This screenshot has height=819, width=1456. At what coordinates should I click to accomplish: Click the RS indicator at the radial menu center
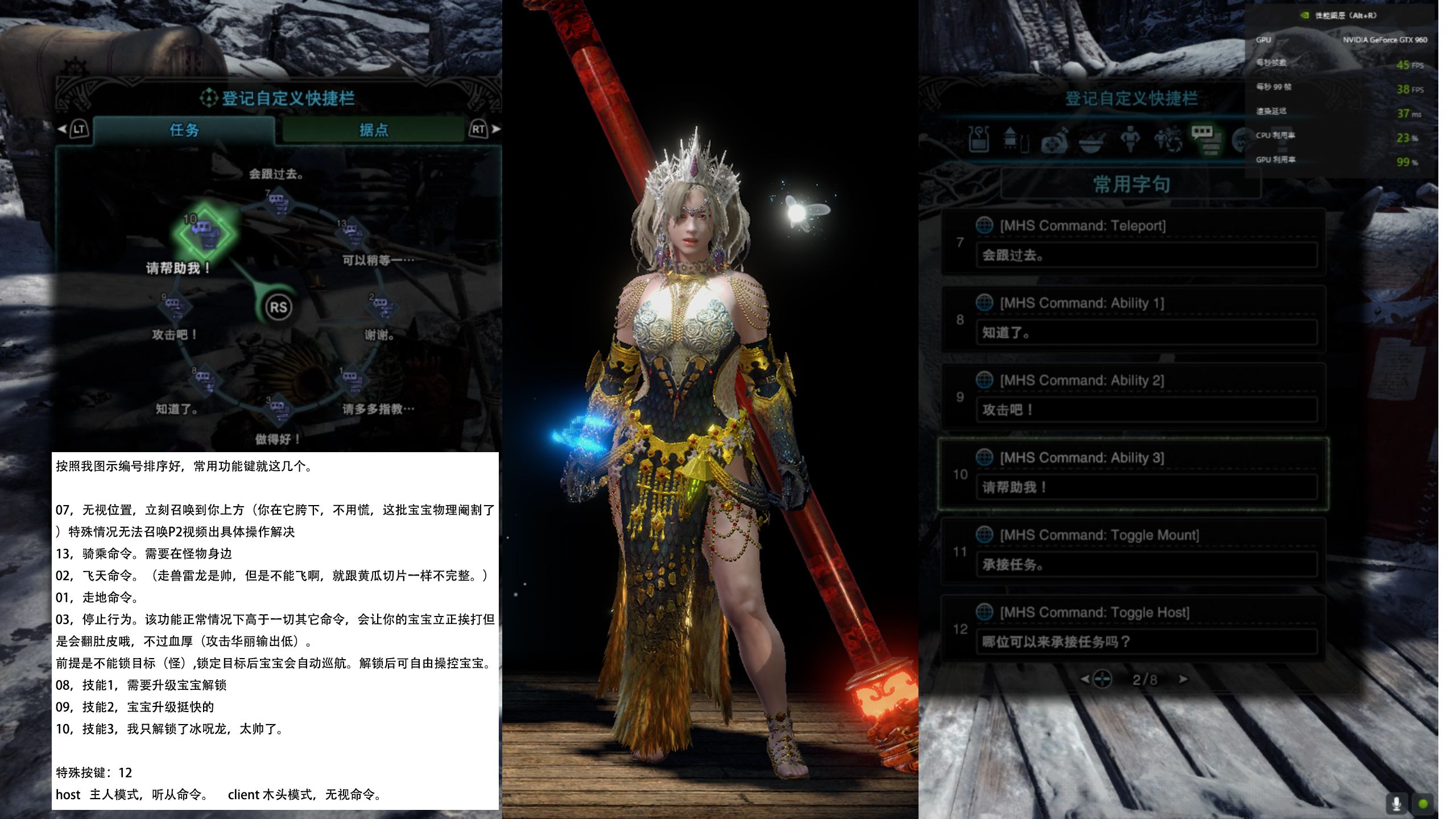279,307
